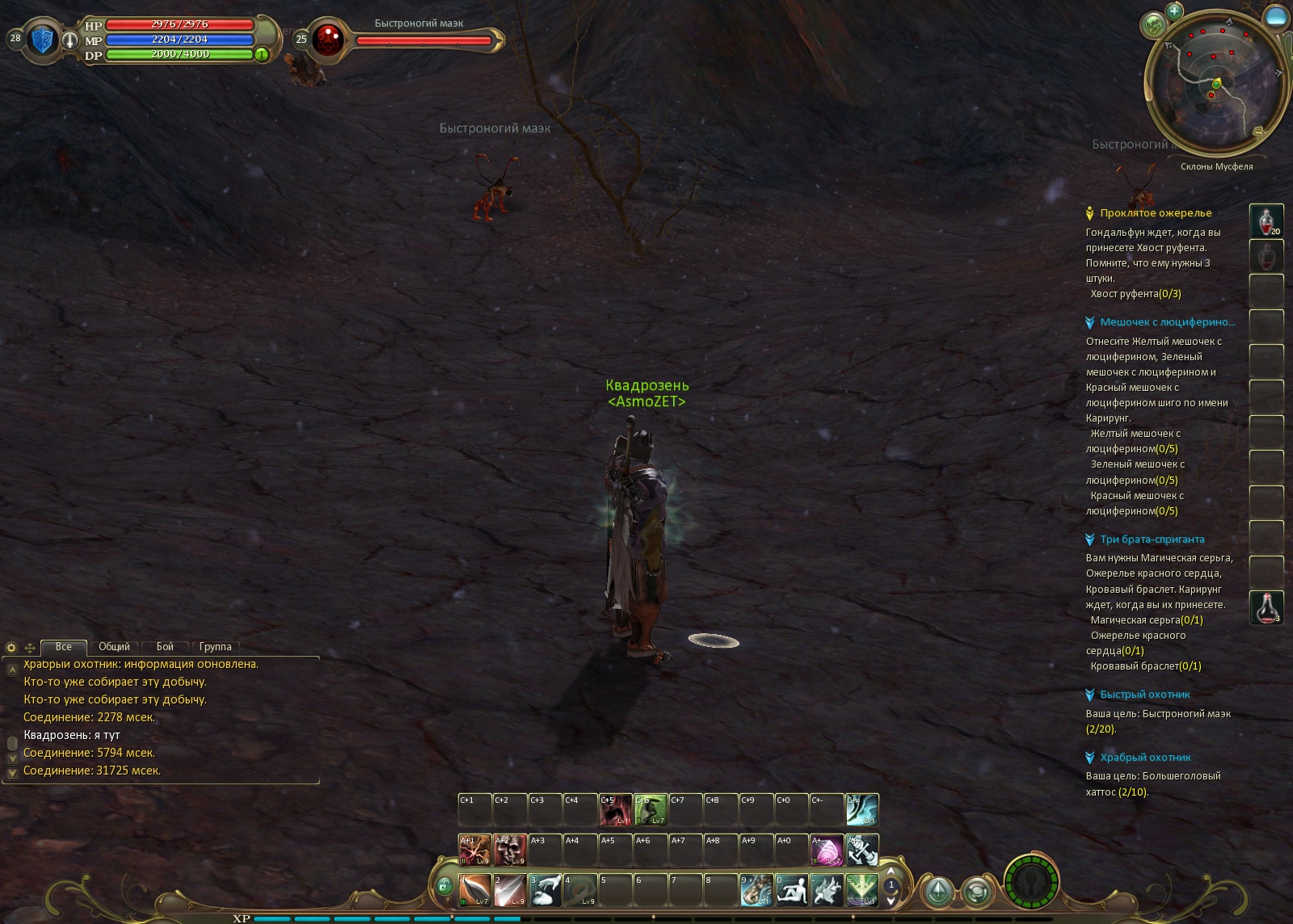Image resolution: width=1293 pixels, height=924 pixels.
Task: Click the enemy target portrait Быстроногий маэк
Action: tap(328, 39)
